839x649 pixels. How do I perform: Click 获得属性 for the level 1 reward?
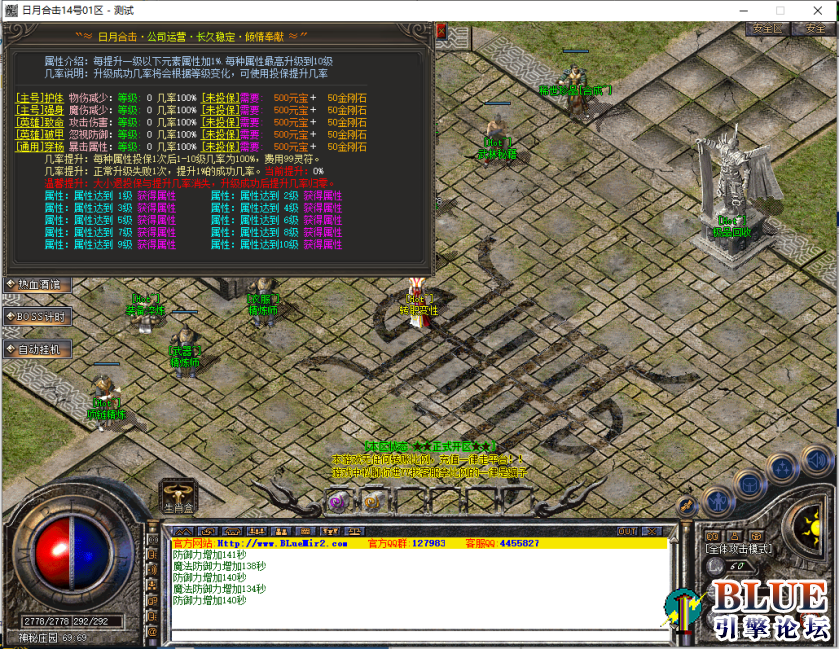156,196
